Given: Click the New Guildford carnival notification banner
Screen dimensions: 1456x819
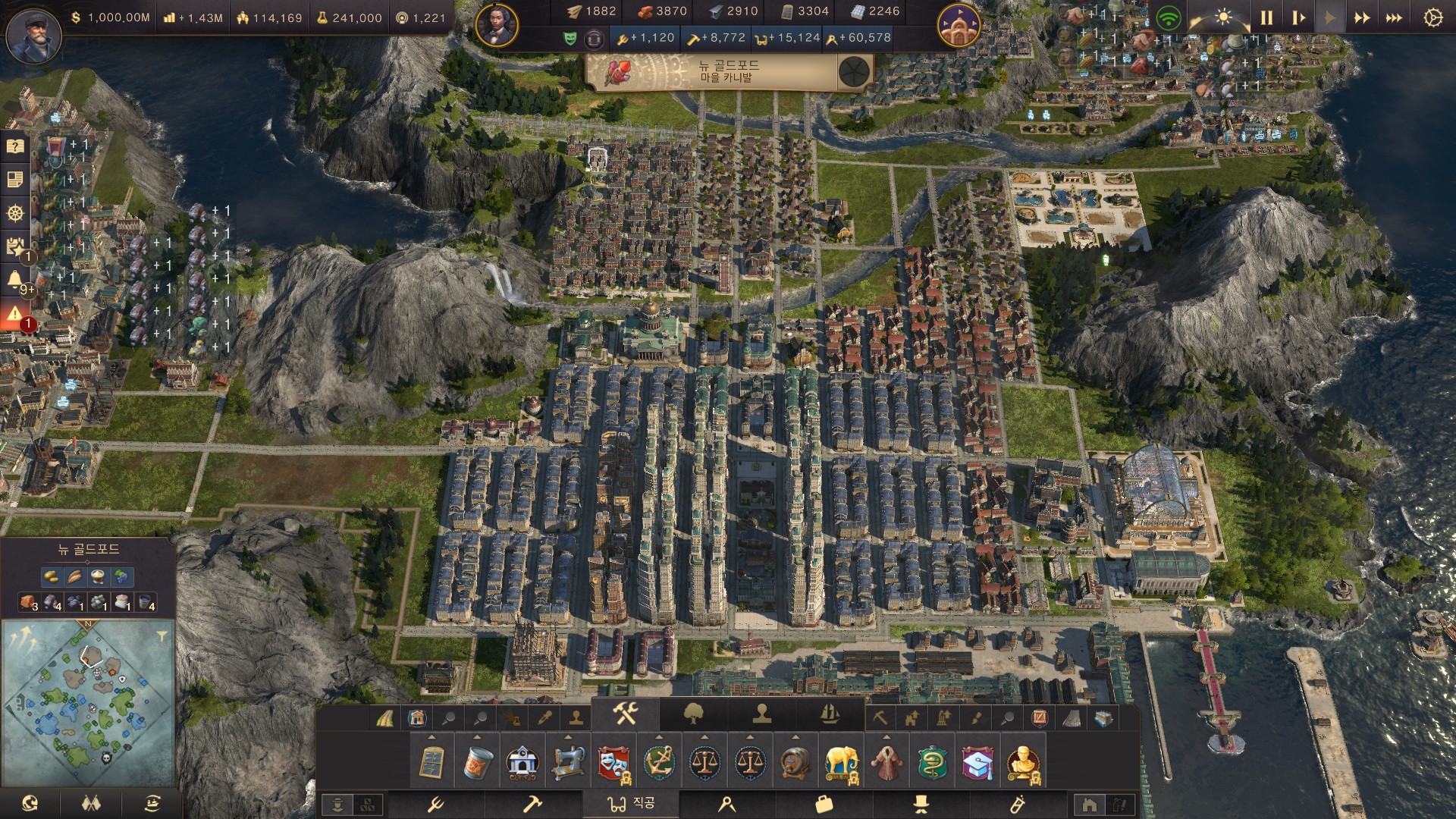Looking at the screenshot, I should 728,73.
